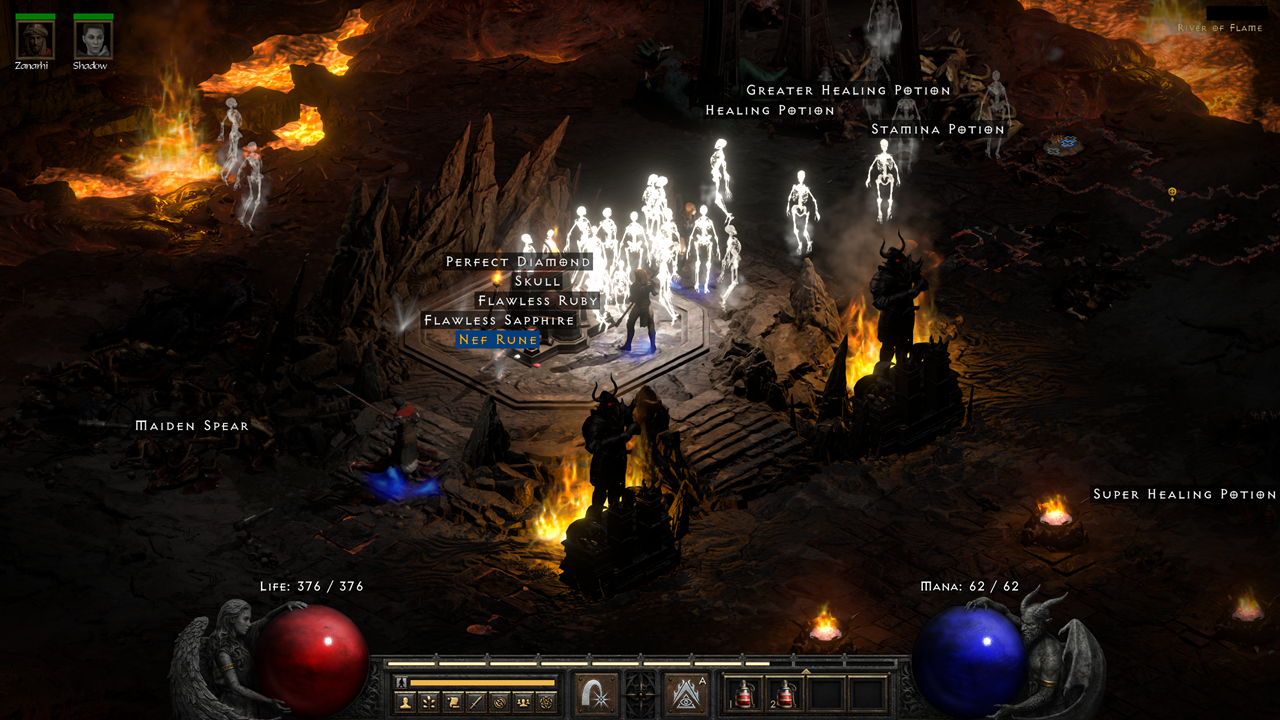Open the left-click skill selector icon
This screenshot has width=1280, height=720.
[x=596, y=693]
